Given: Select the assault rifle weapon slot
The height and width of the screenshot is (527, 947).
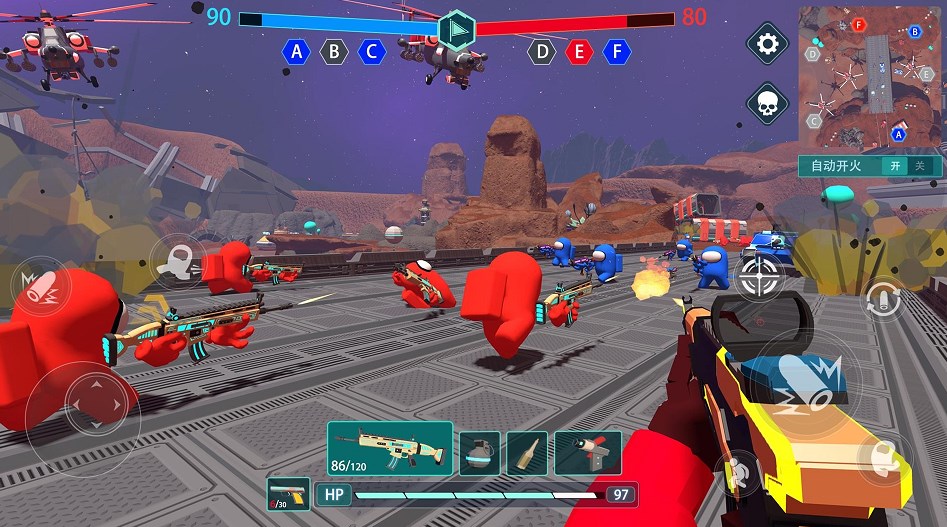Looking at the screenshot, I should coord(390,447).
